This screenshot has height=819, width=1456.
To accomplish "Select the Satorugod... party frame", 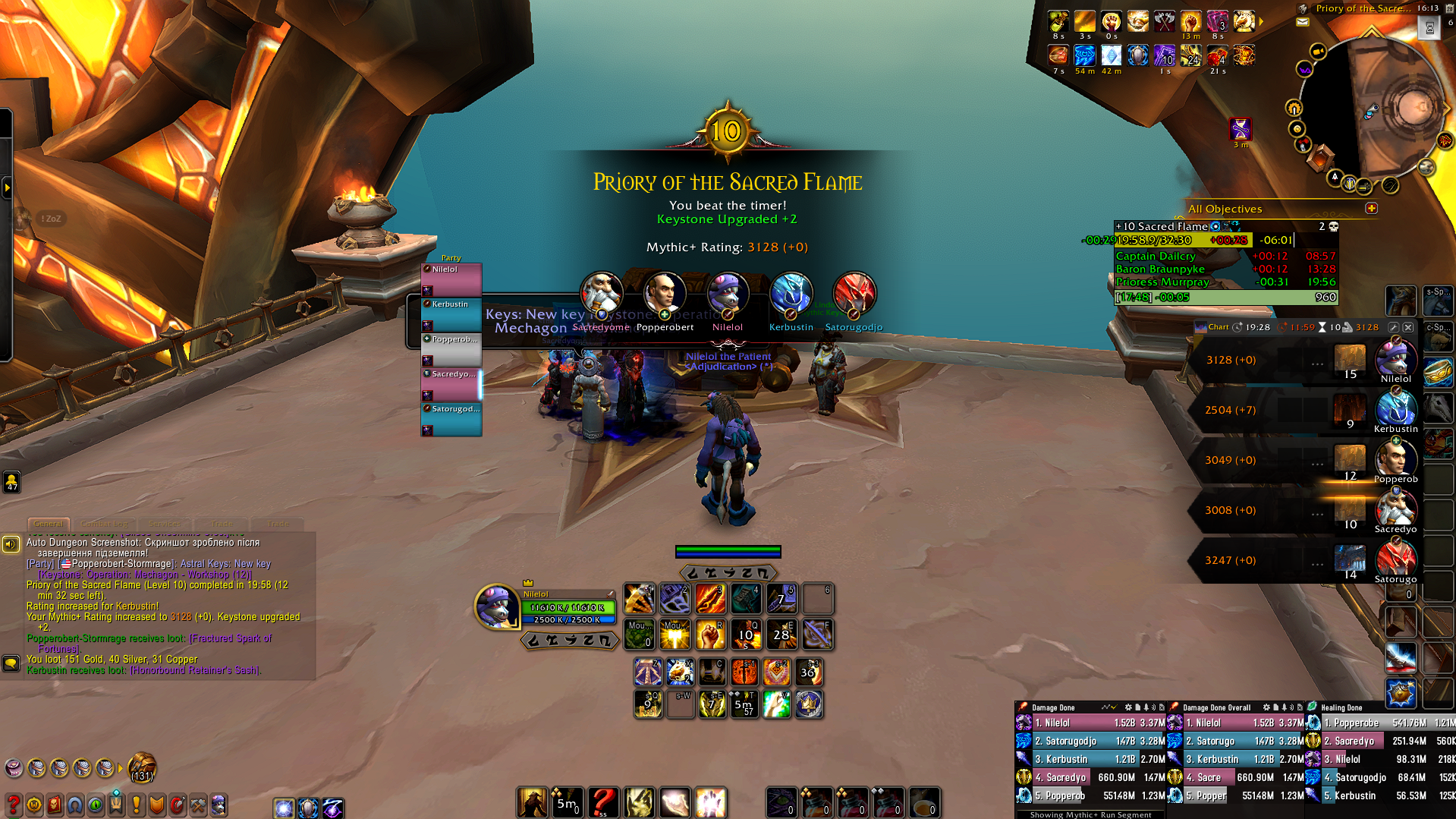I will 451,419.
